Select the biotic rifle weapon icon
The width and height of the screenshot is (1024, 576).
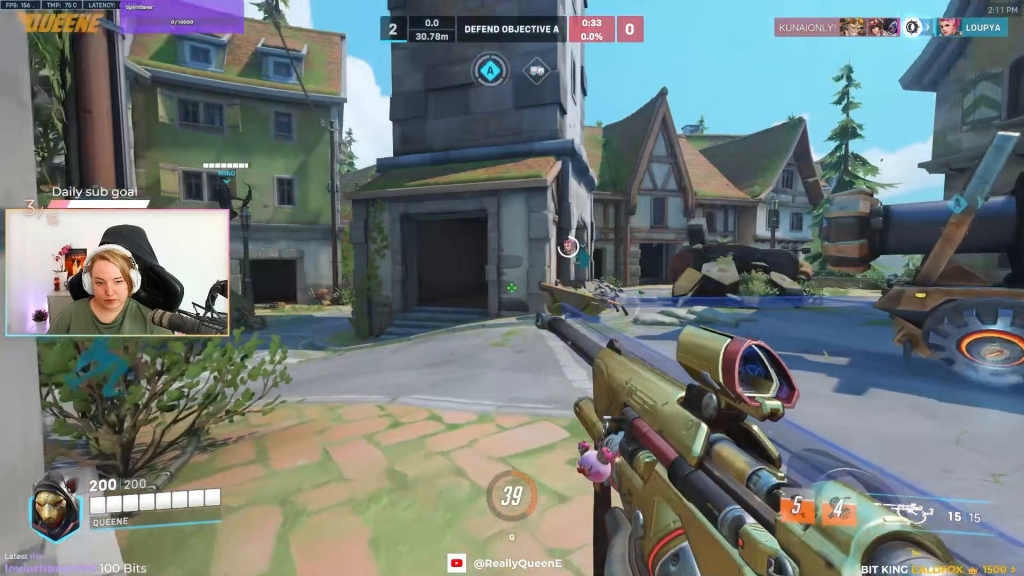(913, 513)
